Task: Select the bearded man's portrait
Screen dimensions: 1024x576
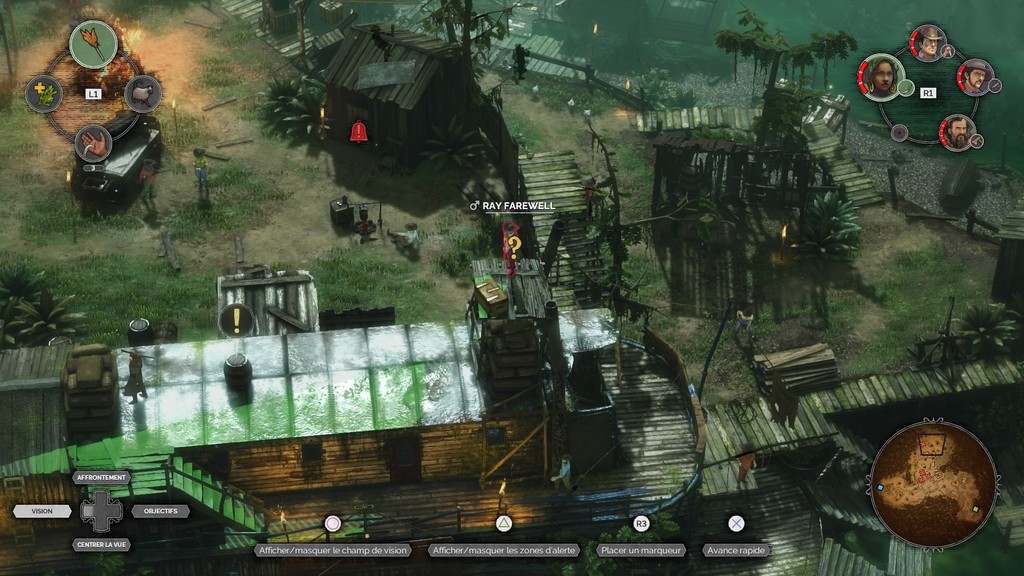Action: (x=957, y=133)
